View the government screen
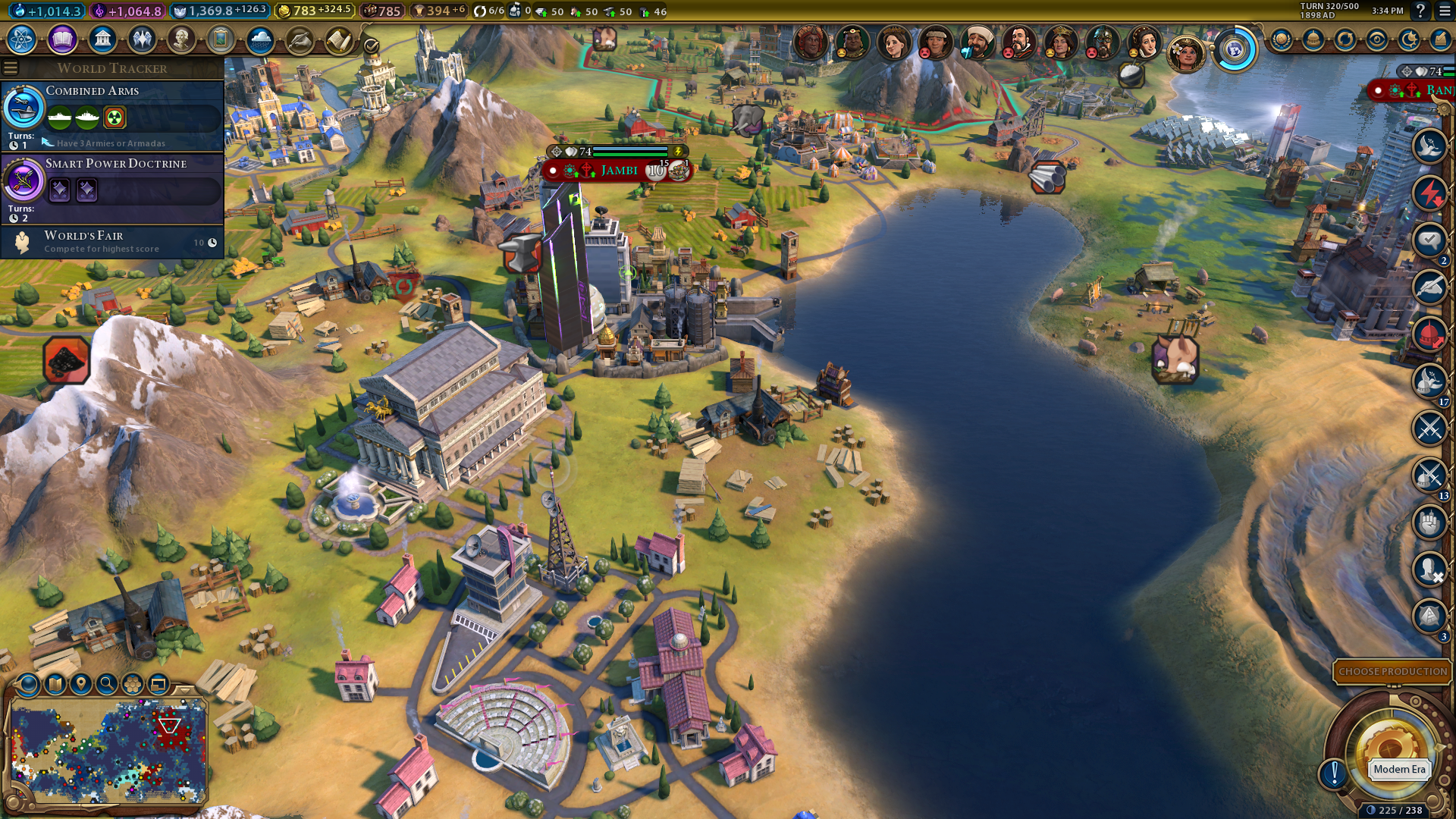 [x=102, y=39]
